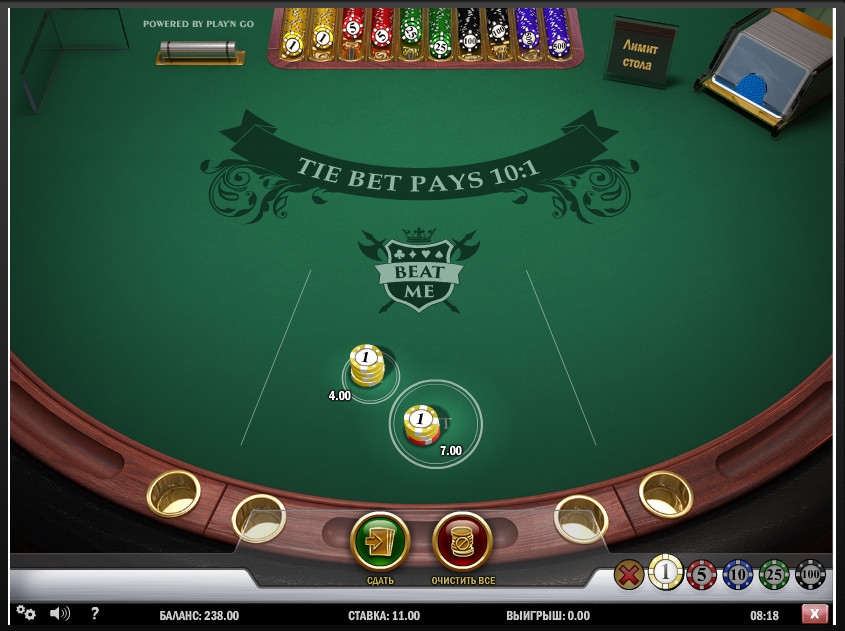Viewport: 845px width, 631px height.
Task: Clear all bets with Очистить все
Action: [462, 541]
